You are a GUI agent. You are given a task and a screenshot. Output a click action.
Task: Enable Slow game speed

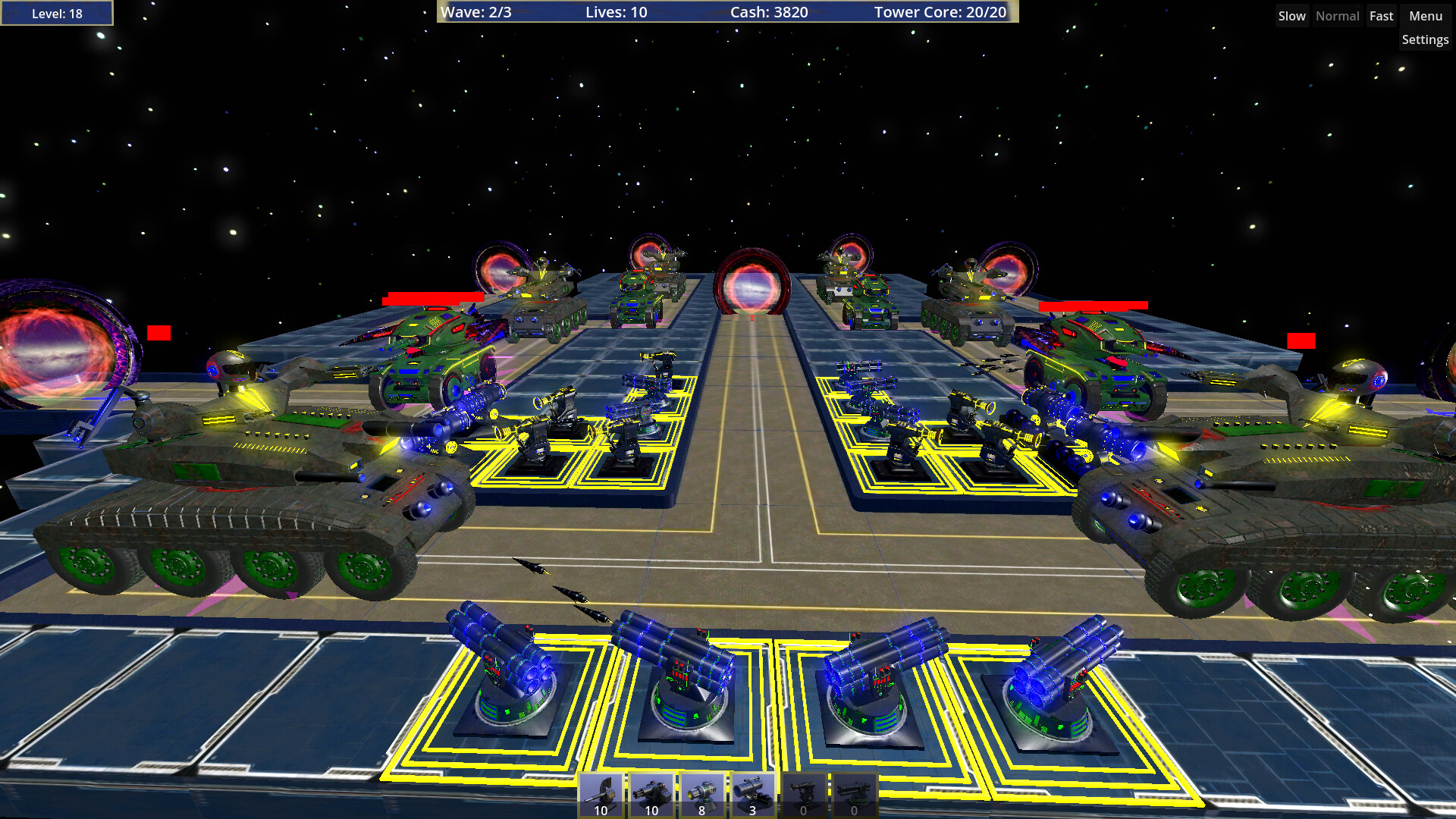[1291, 15]
